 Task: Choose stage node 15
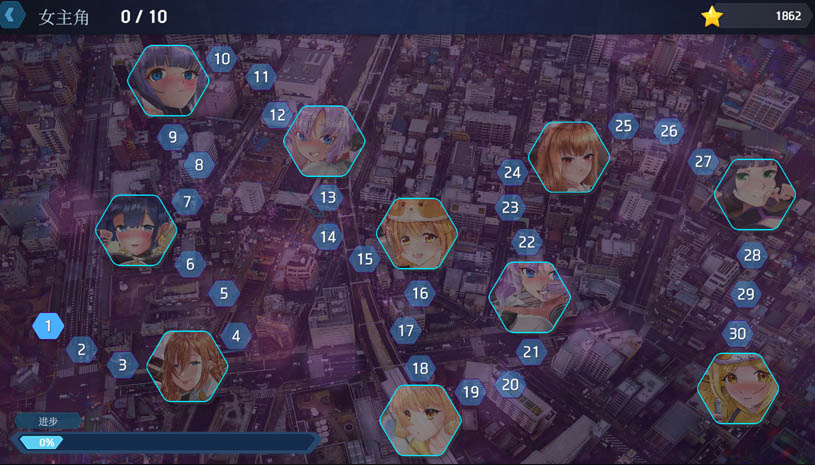pos(365,259)
